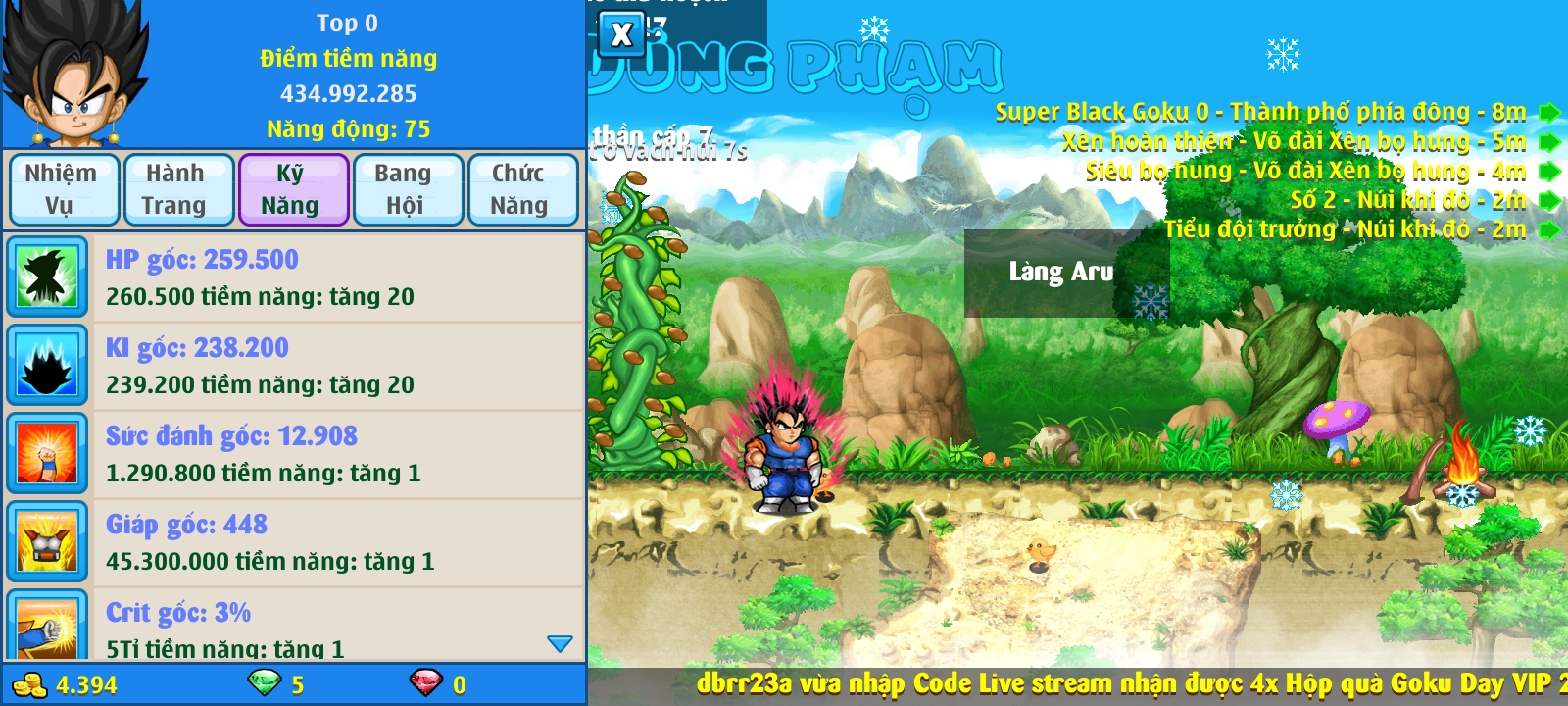Image resolution: width=1568 pixels, height=706 pixels.
Task: Increase Giáp gốc armor stat
Action: point(294,542)
